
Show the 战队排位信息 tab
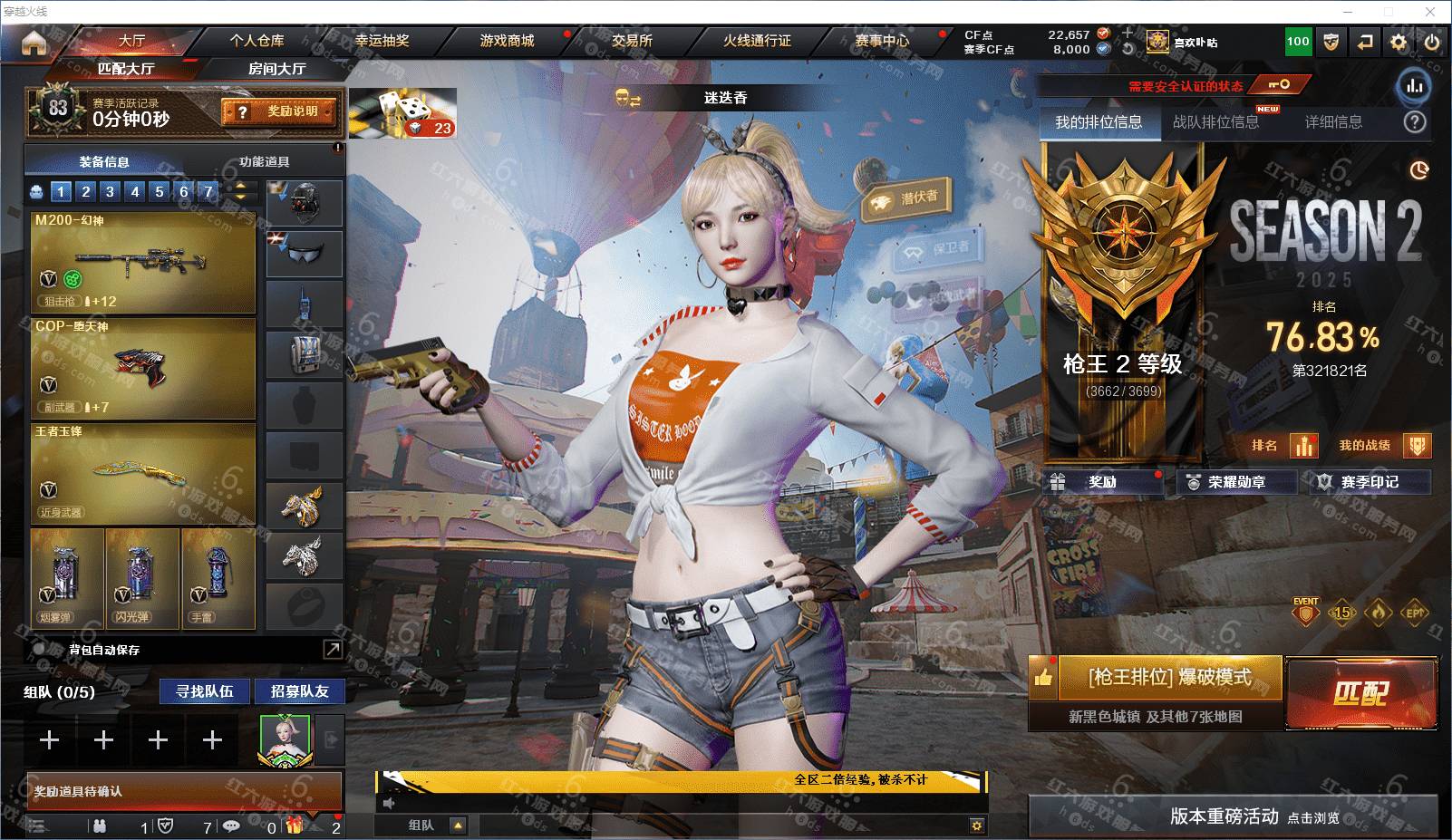point(1215,122)
